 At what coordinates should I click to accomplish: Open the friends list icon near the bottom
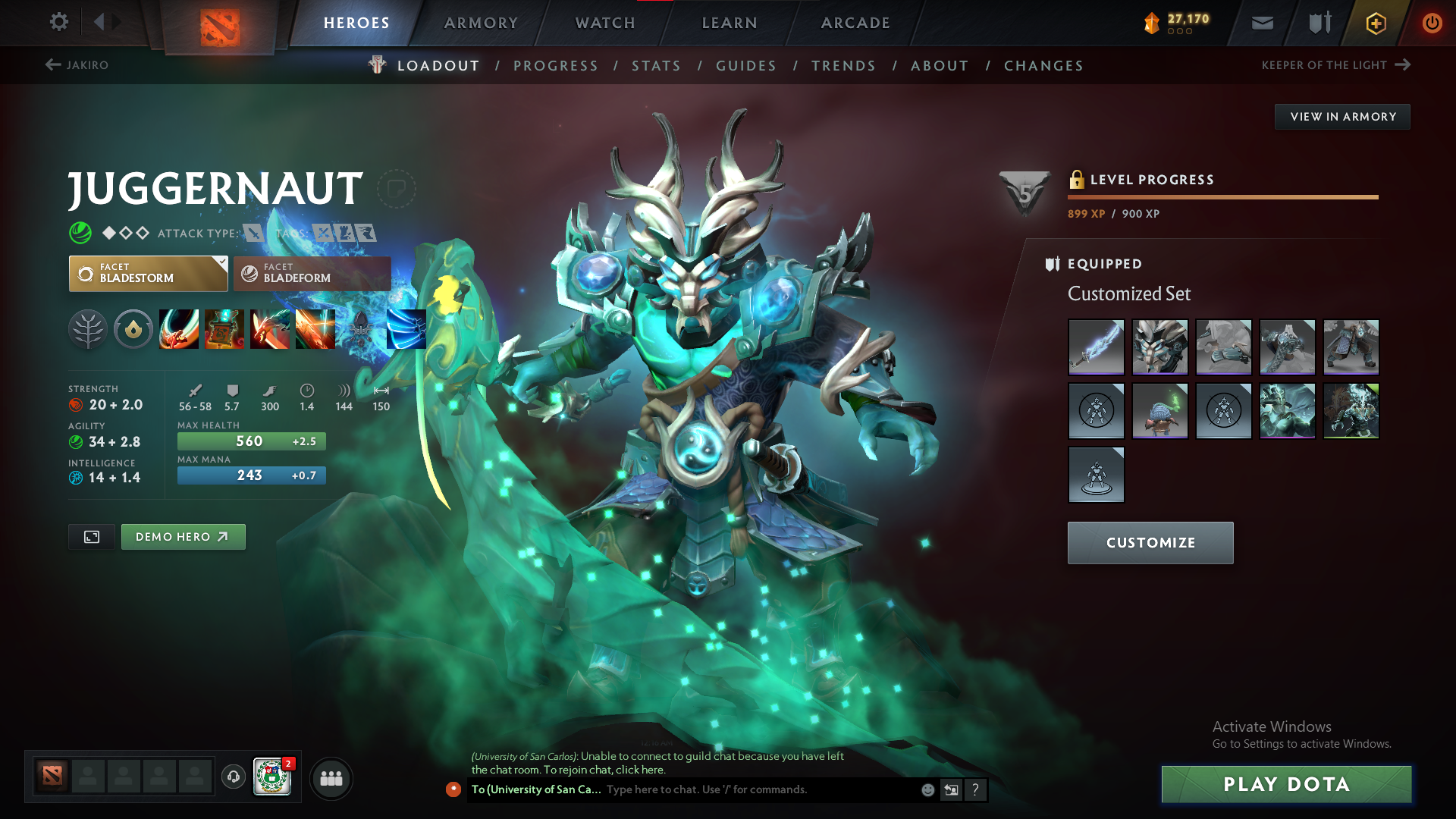331,778
